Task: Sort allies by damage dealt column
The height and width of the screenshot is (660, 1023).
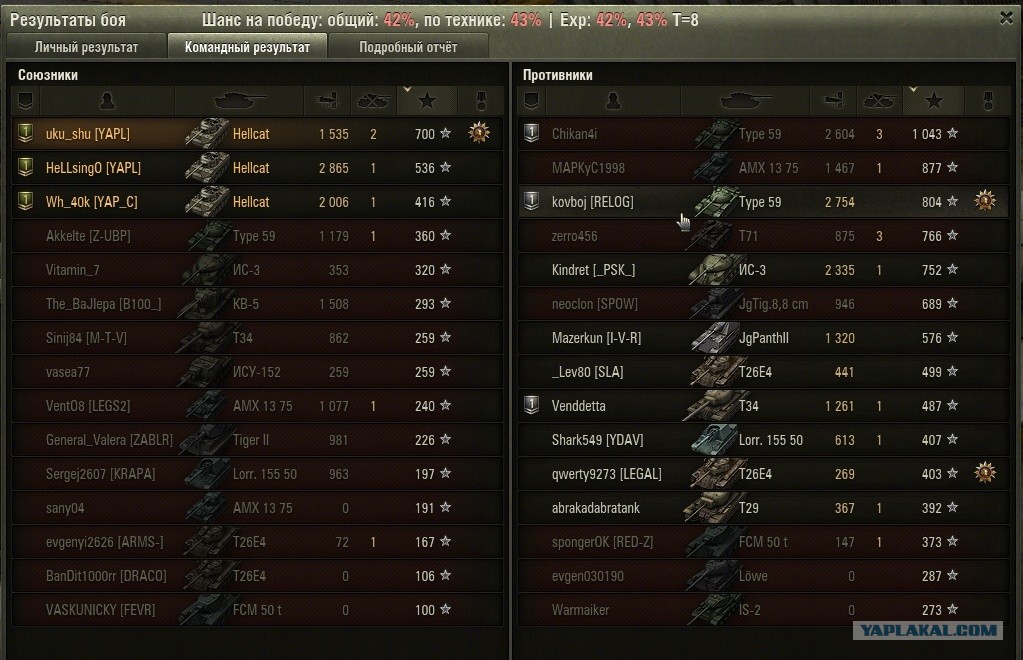Action: [x=327, y=100]
